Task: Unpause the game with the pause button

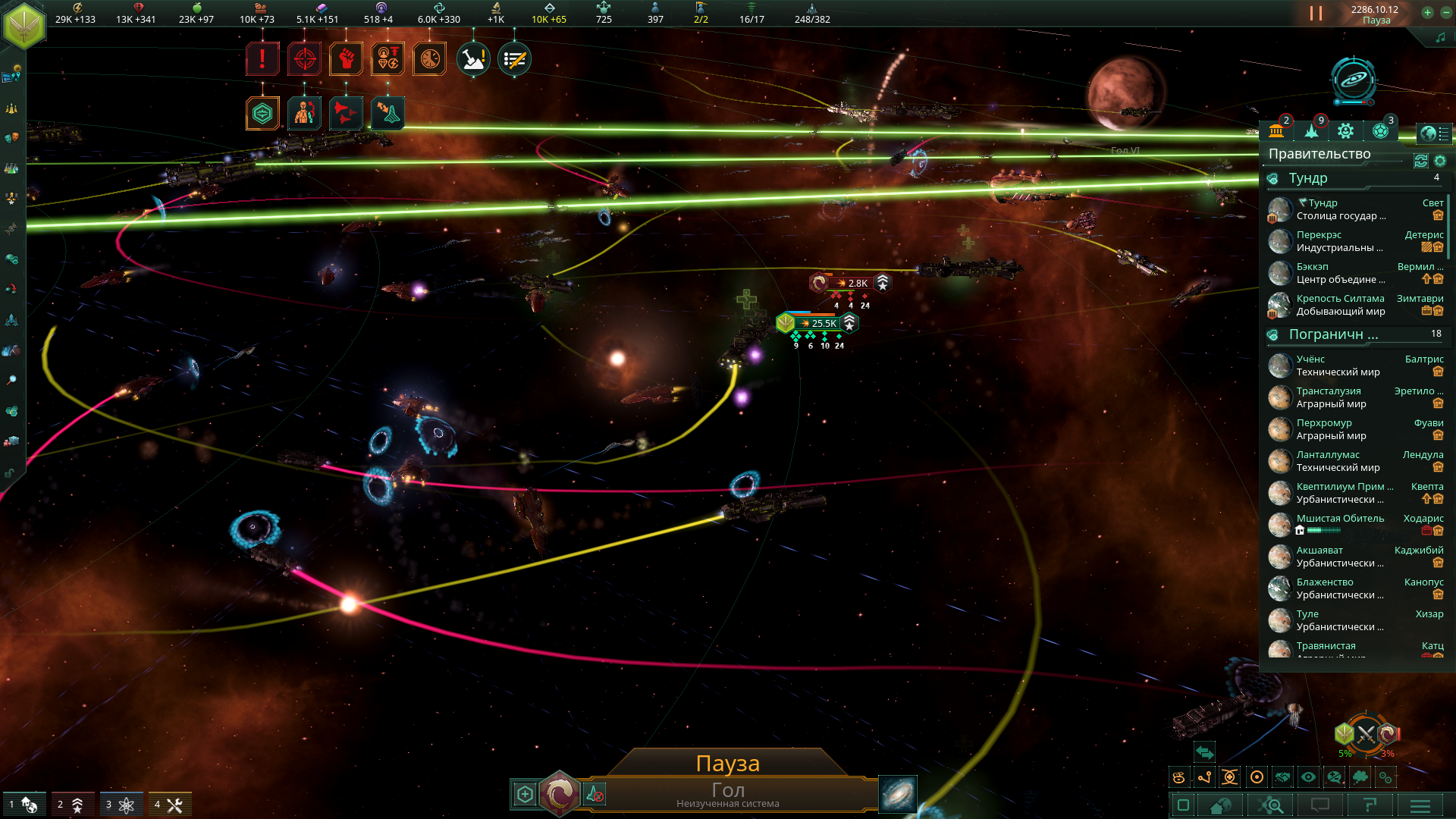Action: [x=1316, y=14]
